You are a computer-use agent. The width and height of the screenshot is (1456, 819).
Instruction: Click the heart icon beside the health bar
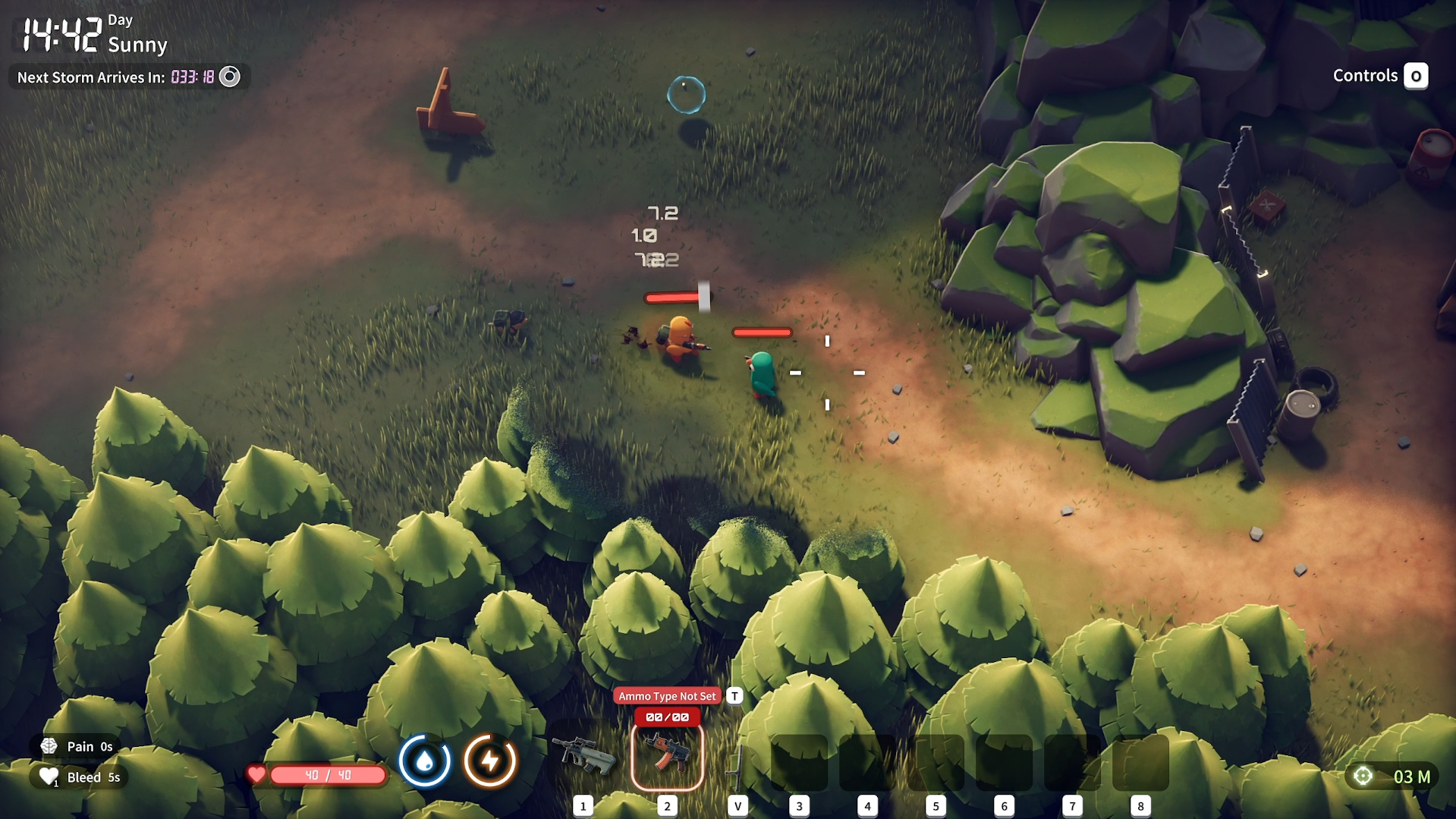[x=257, y=775]
